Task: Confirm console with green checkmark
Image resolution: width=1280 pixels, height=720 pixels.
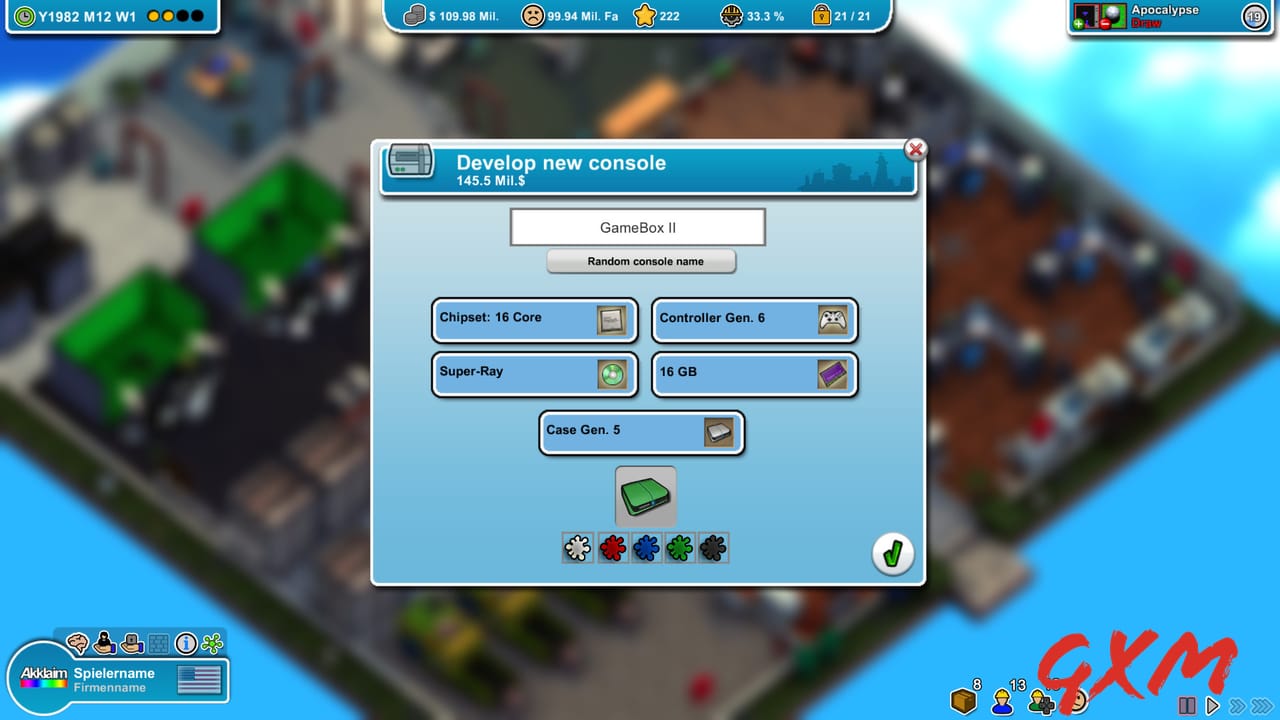Action: coord(893,553)
